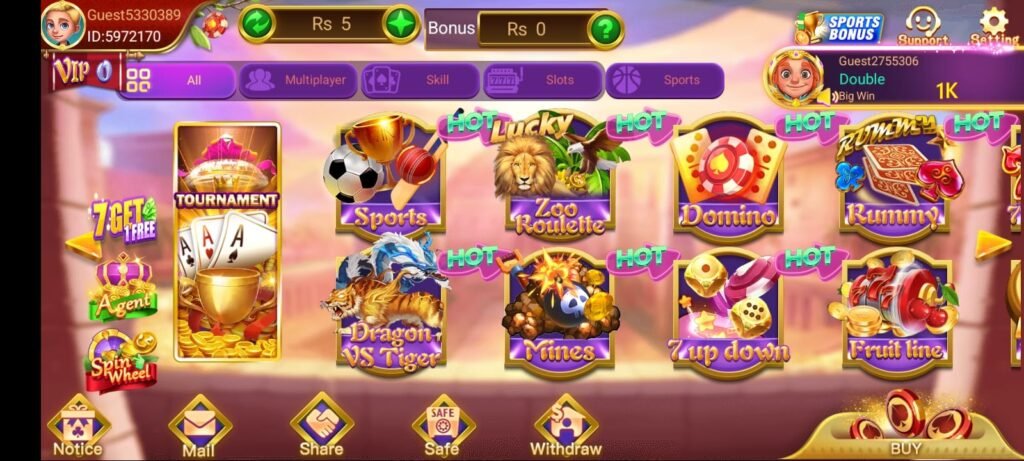Image resolution: width=1024 pixels, height=461 pixels.
Task: Open the Setting gear menu
Action: (x=993, y=27)
